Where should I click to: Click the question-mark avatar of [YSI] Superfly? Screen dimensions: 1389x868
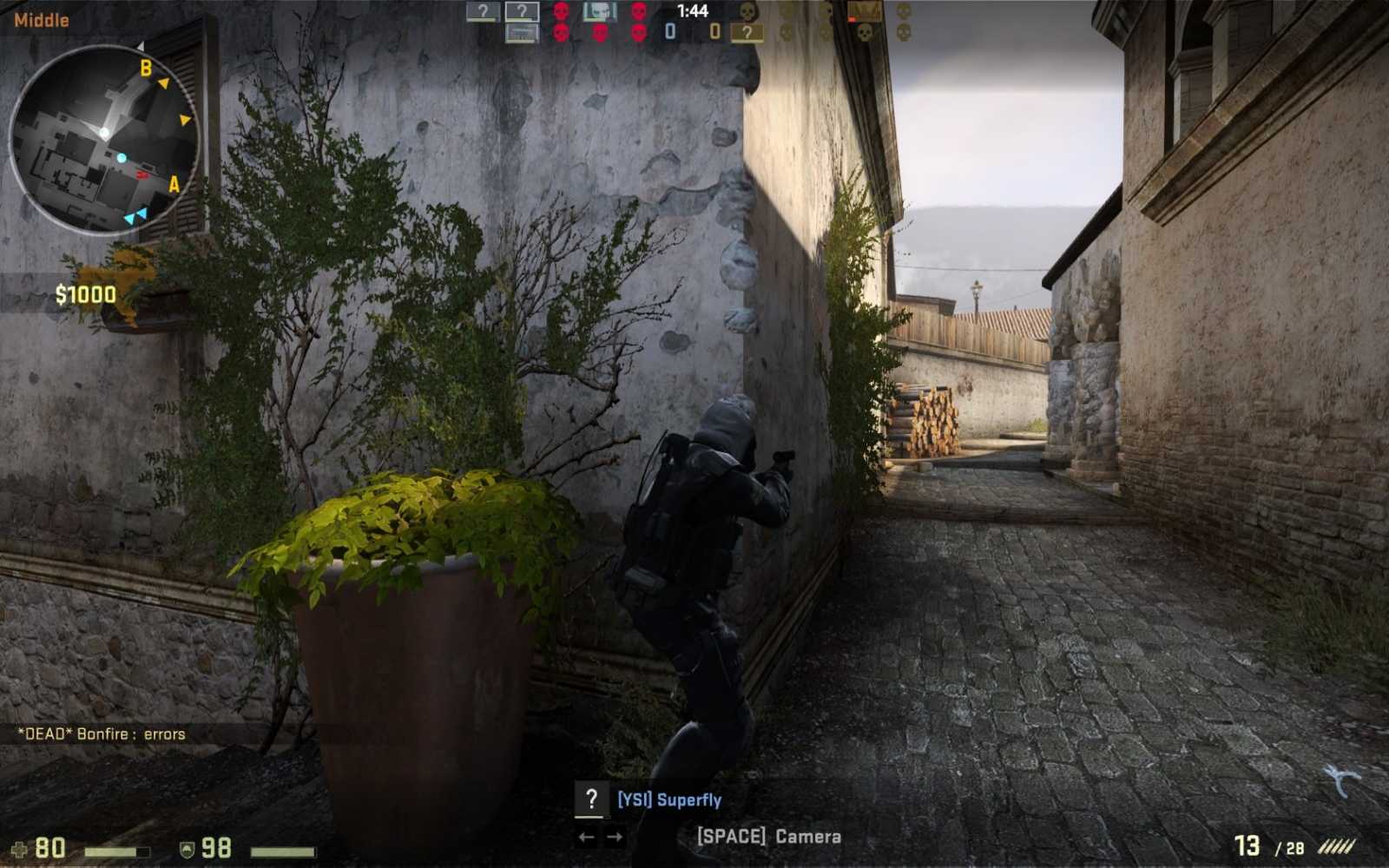(x=593, y=798)
